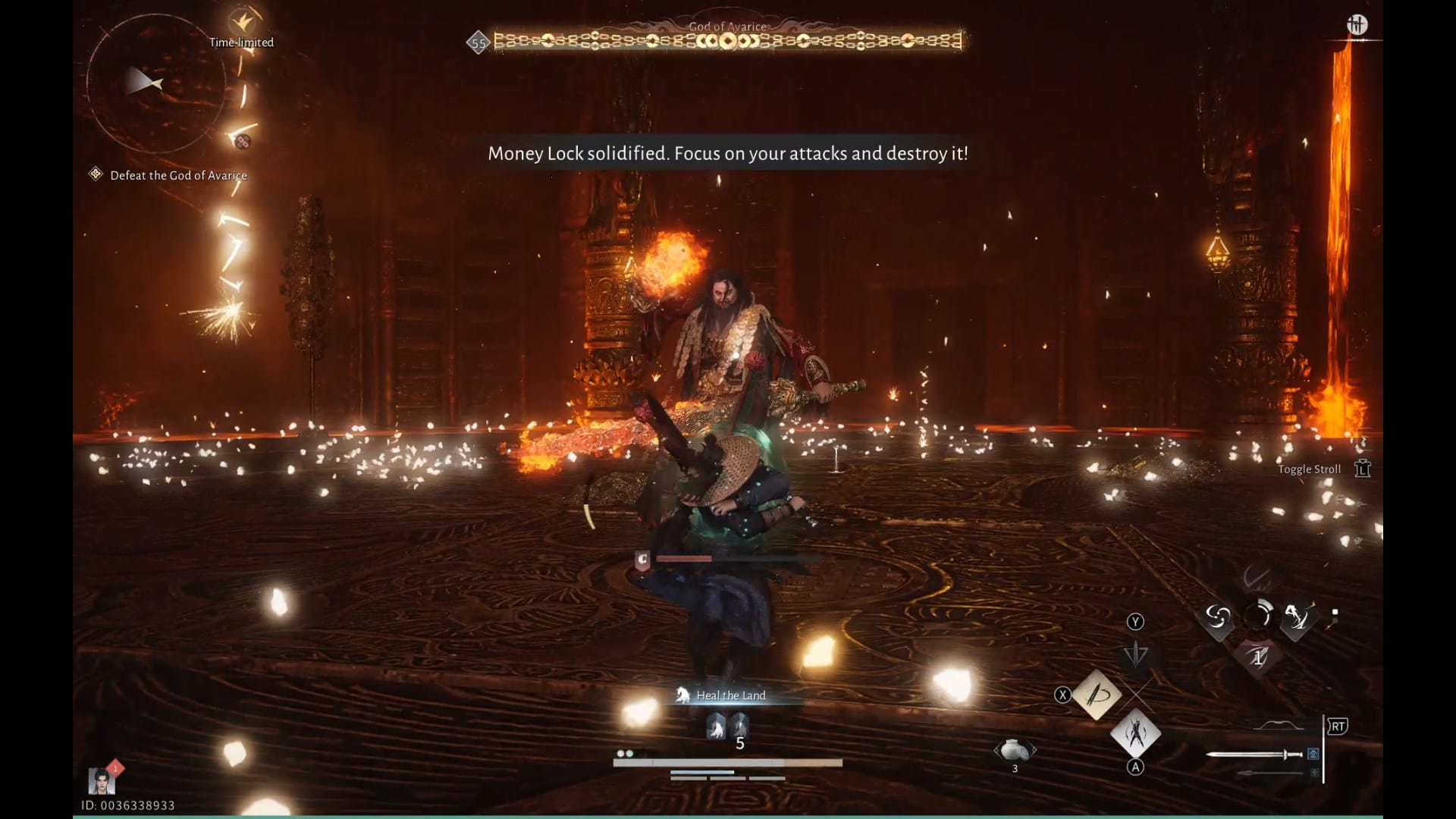Select the Time-limited bird emblem icon
1456x819 pixels.
click(x=241, y=20)
